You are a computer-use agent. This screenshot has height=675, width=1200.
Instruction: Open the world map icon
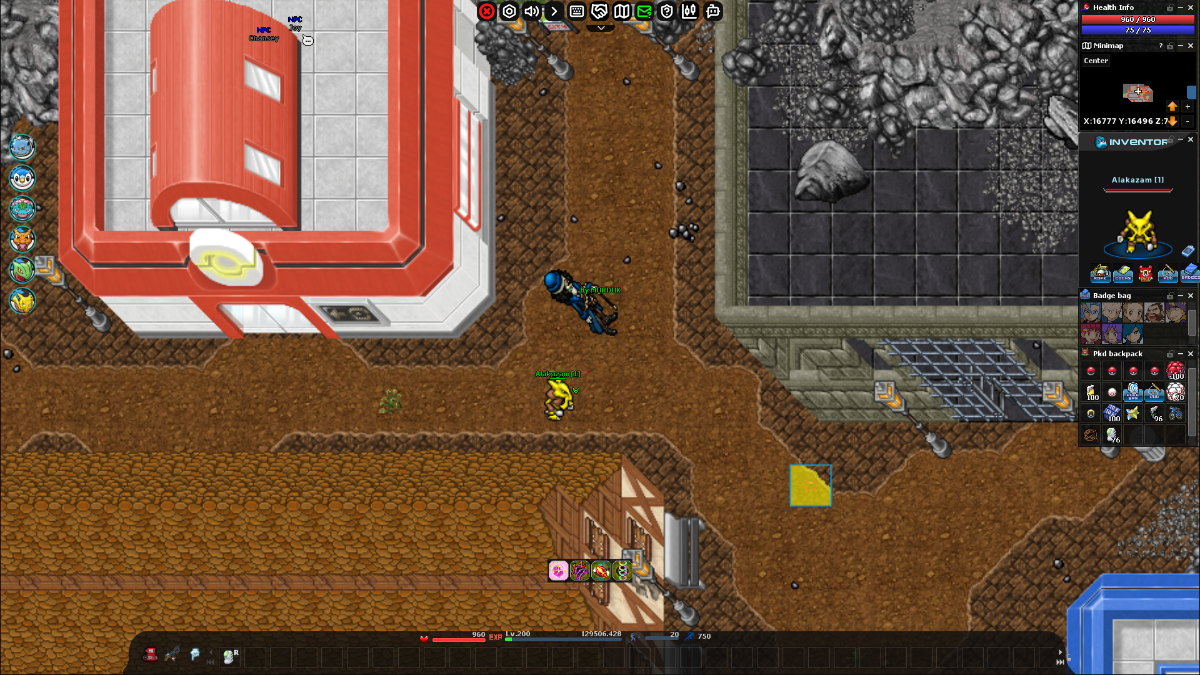622,11
